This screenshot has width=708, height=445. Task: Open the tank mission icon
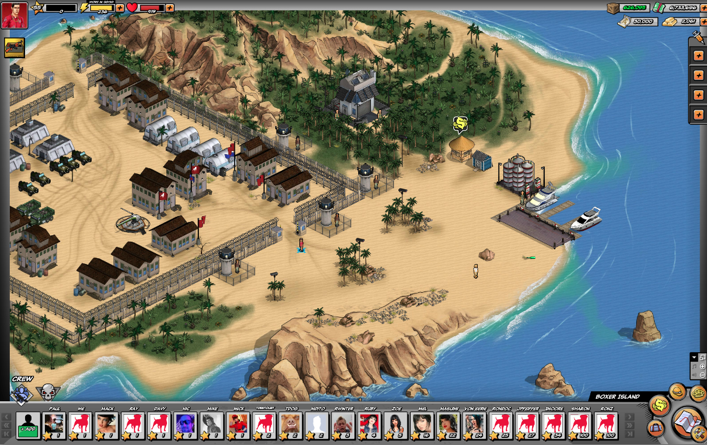tap(14, 48)
